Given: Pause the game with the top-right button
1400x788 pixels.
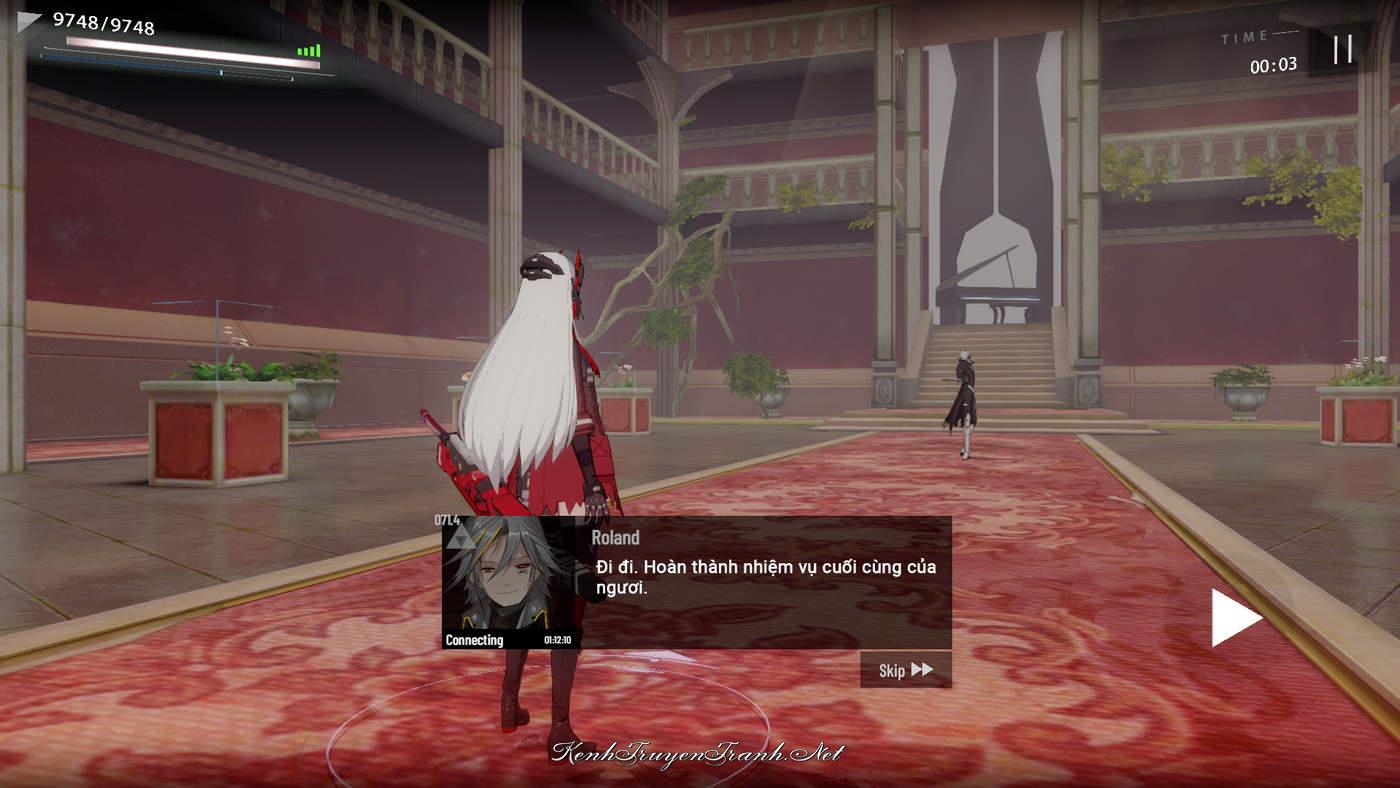Looking at the screenshot, I should pyautogui.click(x=1342, y=49).
